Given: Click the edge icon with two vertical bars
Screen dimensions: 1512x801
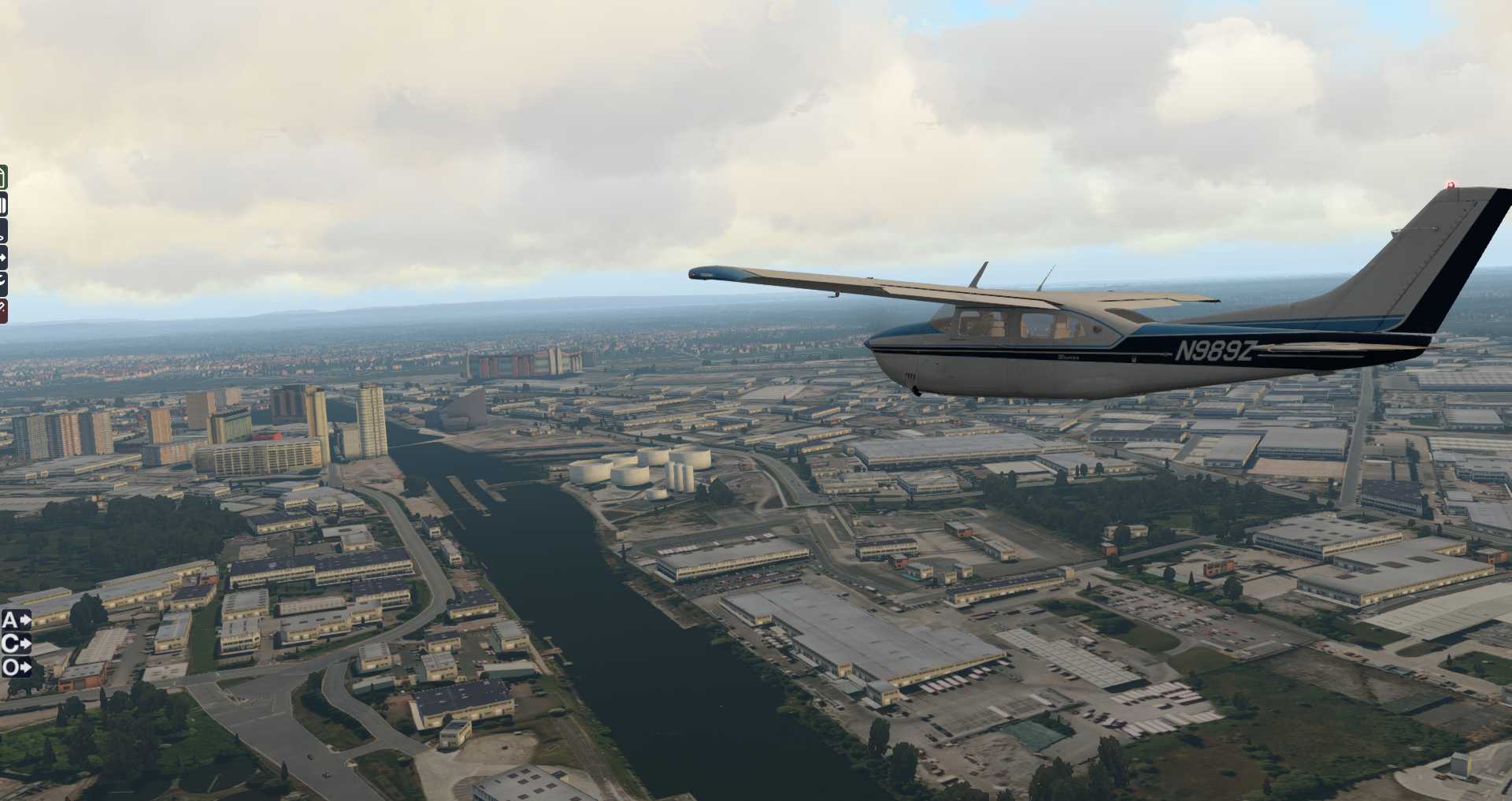Looking at the screenshot, I should [3, 206].
